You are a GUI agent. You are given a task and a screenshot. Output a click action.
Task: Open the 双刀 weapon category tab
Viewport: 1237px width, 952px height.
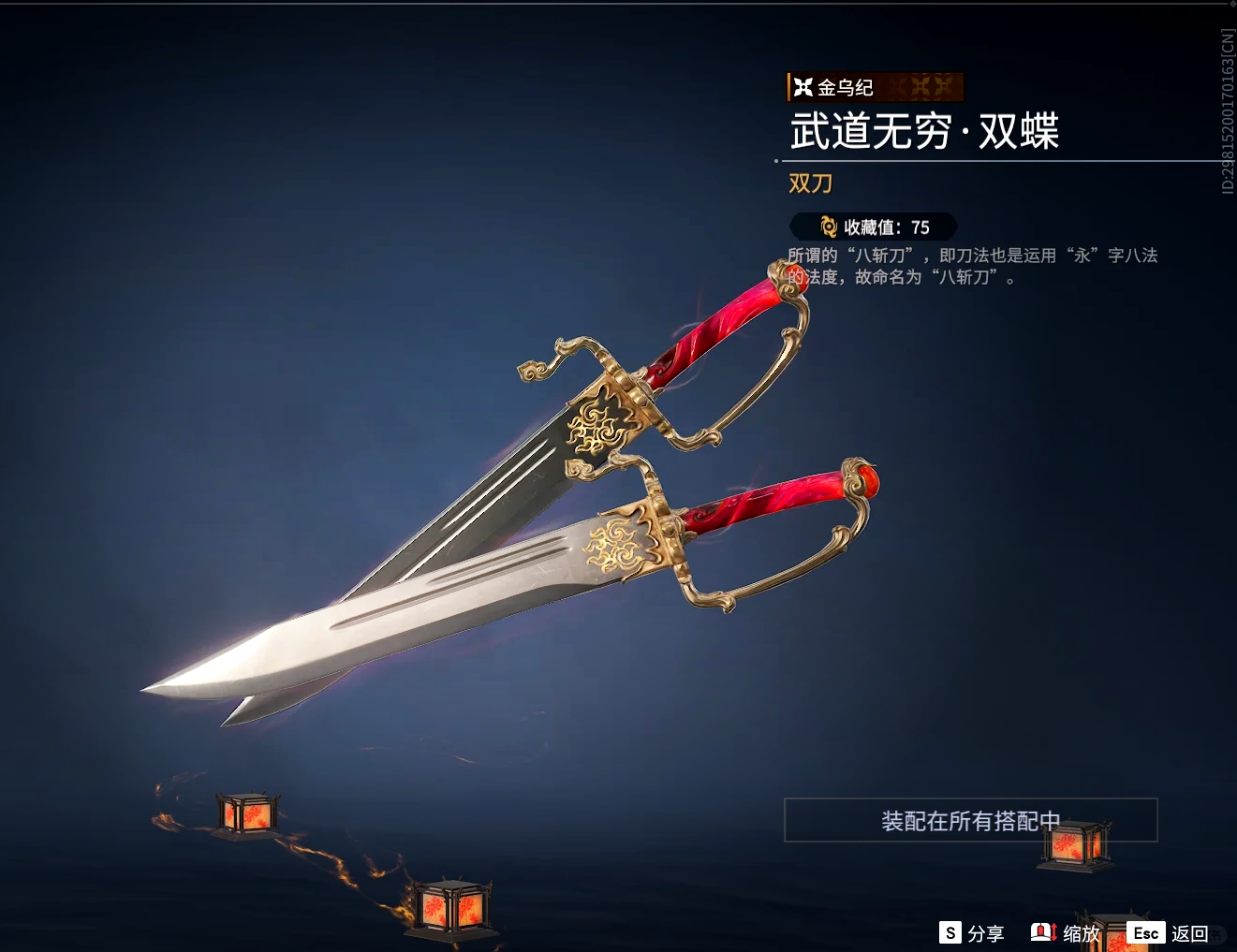[810, 183]
